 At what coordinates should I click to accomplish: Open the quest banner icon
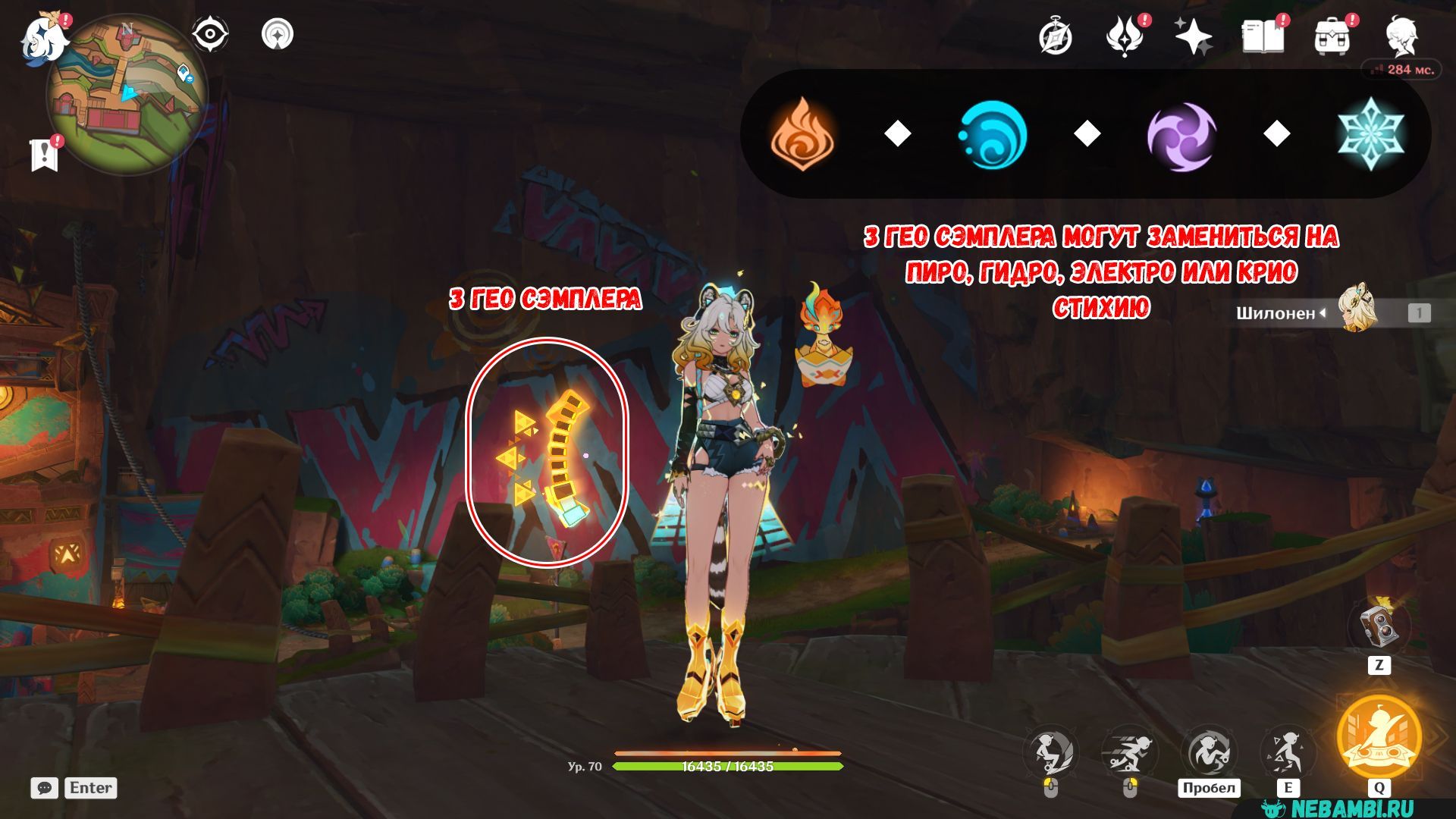44,154
